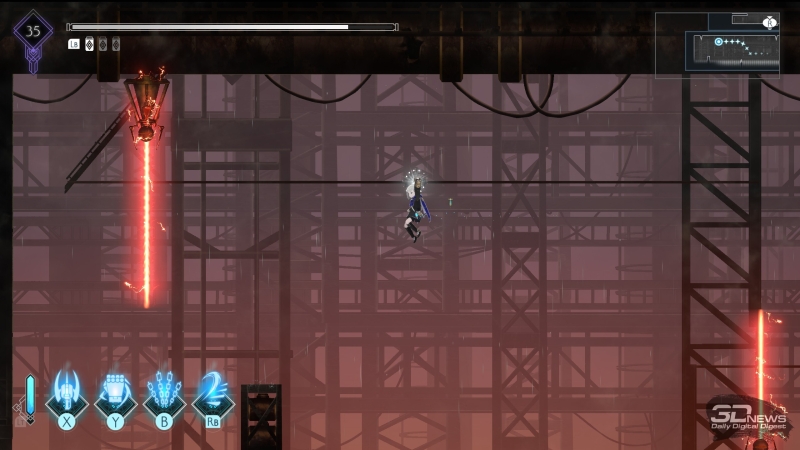Click the blue sword energy gauge icon
Viewport: 800px width, 450px height.
tap(30, 396)
